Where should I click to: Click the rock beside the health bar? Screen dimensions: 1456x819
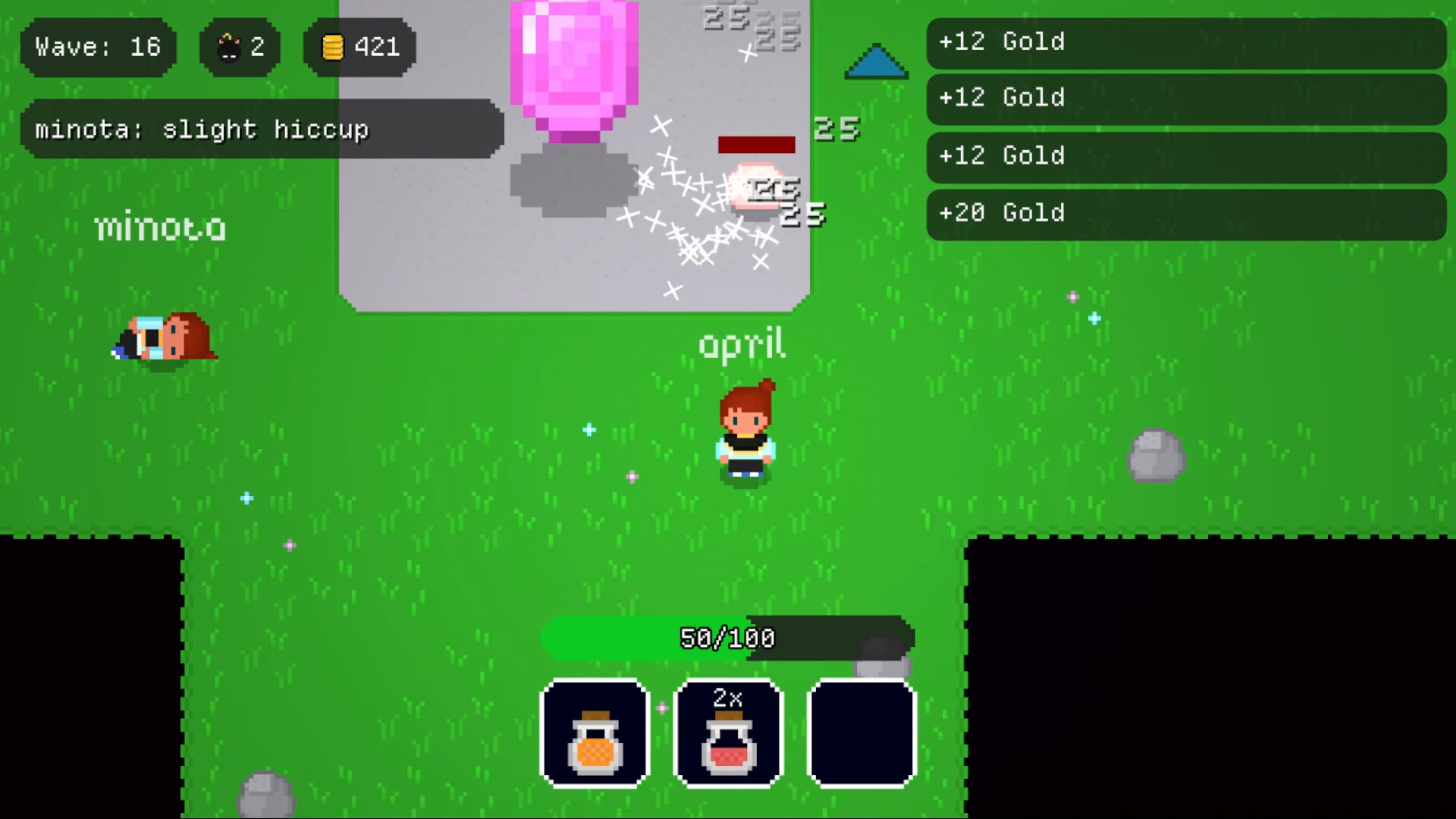(x=883, y=667)
